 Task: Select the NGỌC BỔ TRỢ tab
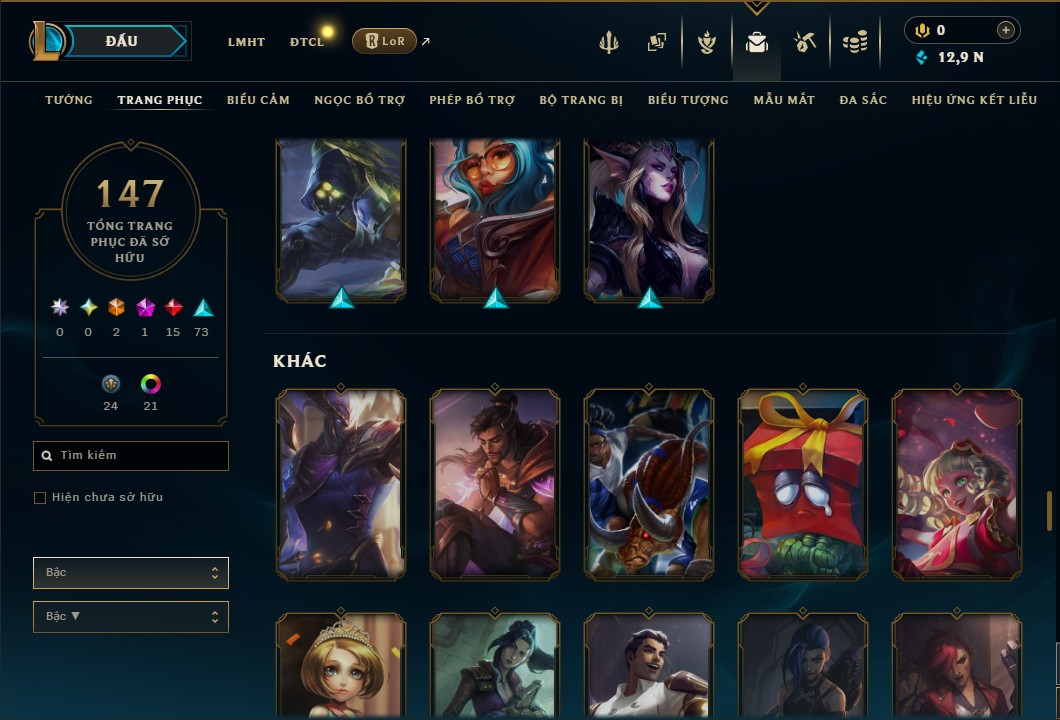(359, 100)
